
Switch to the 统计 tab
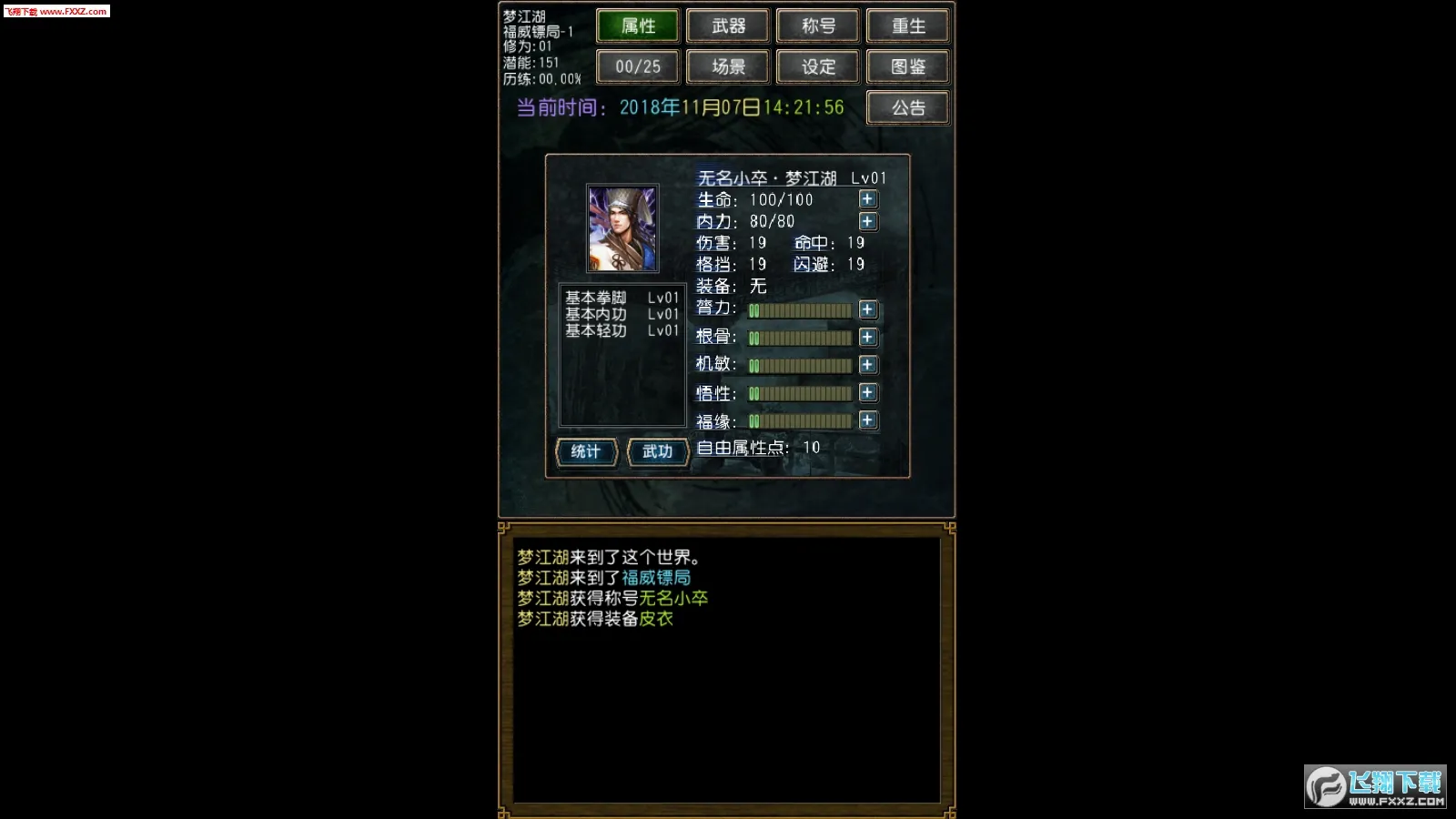pyautogui.click(x=586, y=451)
